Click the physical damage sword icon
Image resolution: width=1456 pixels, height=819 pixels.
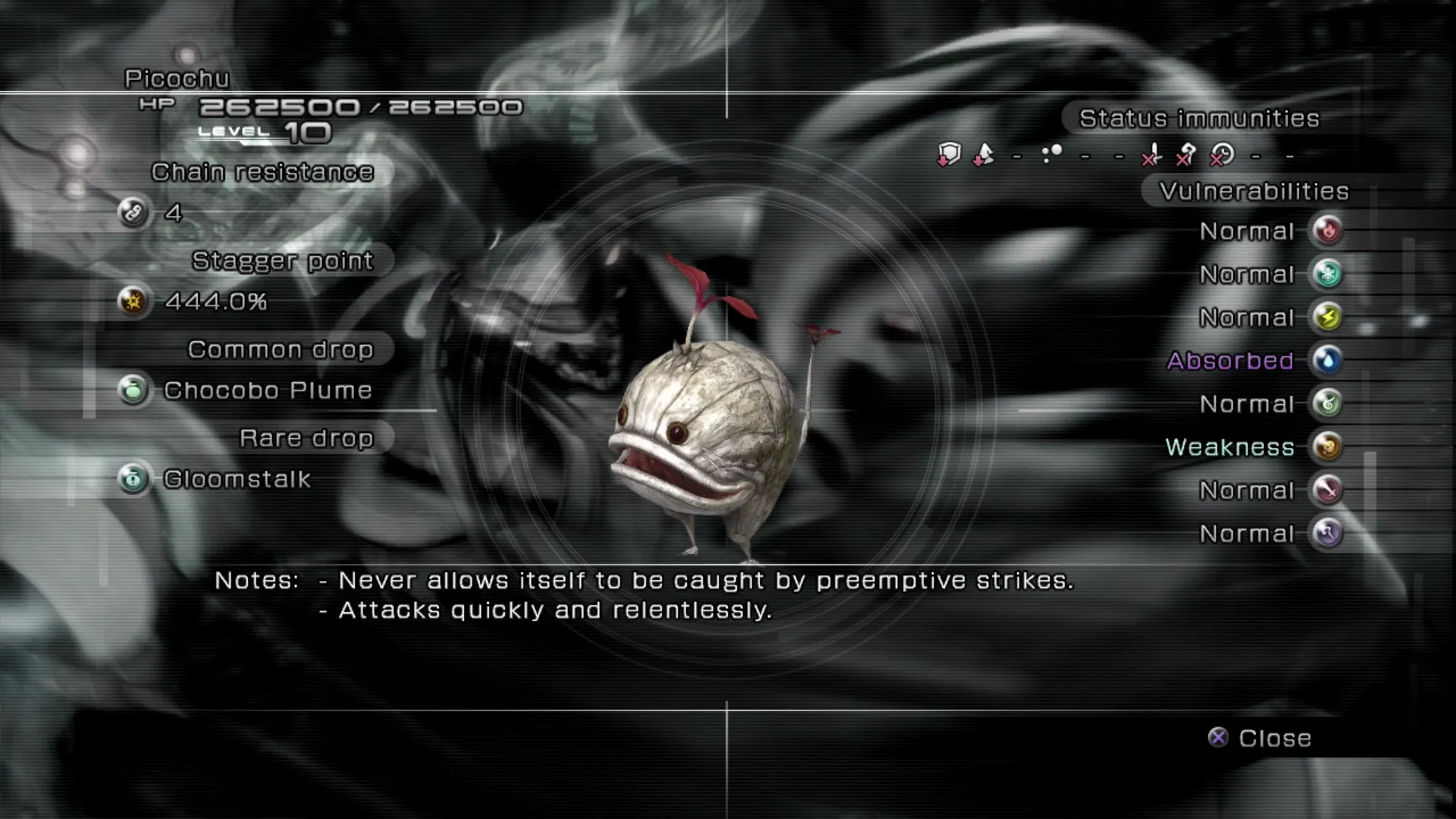coord(1327,490)
